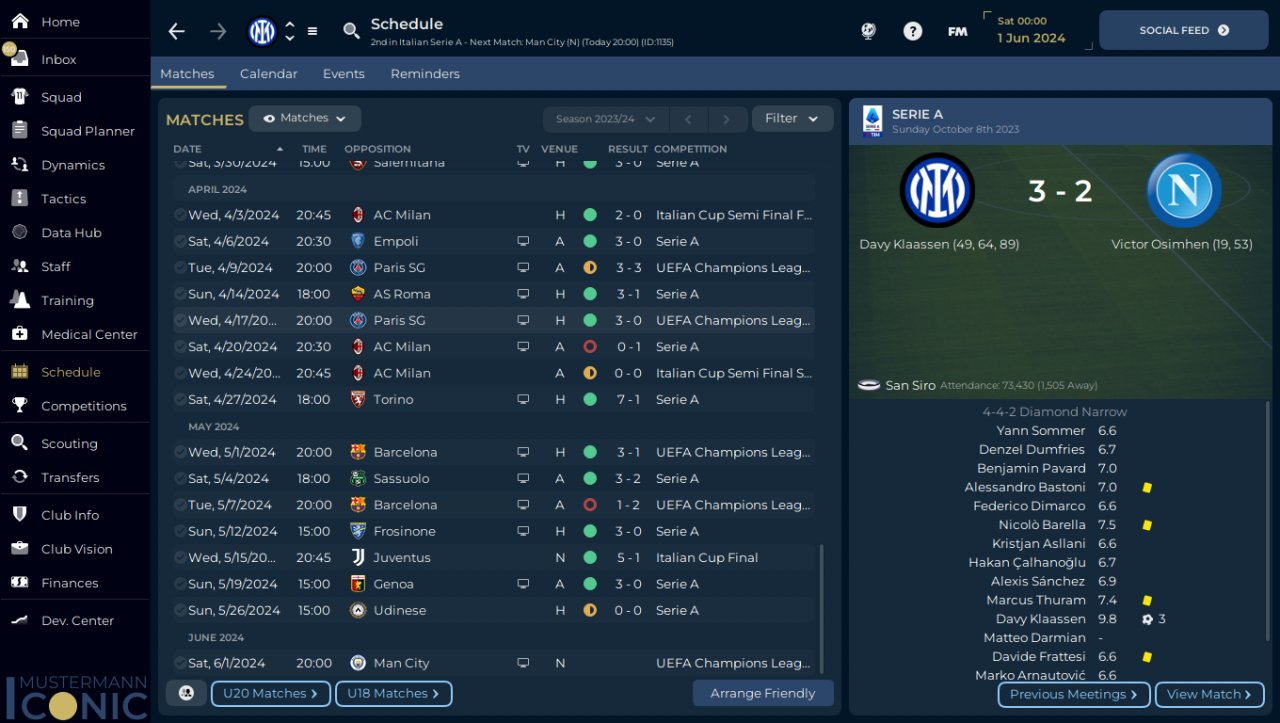
Task: Arrange a friendly match
Action: tap(762, 694)
